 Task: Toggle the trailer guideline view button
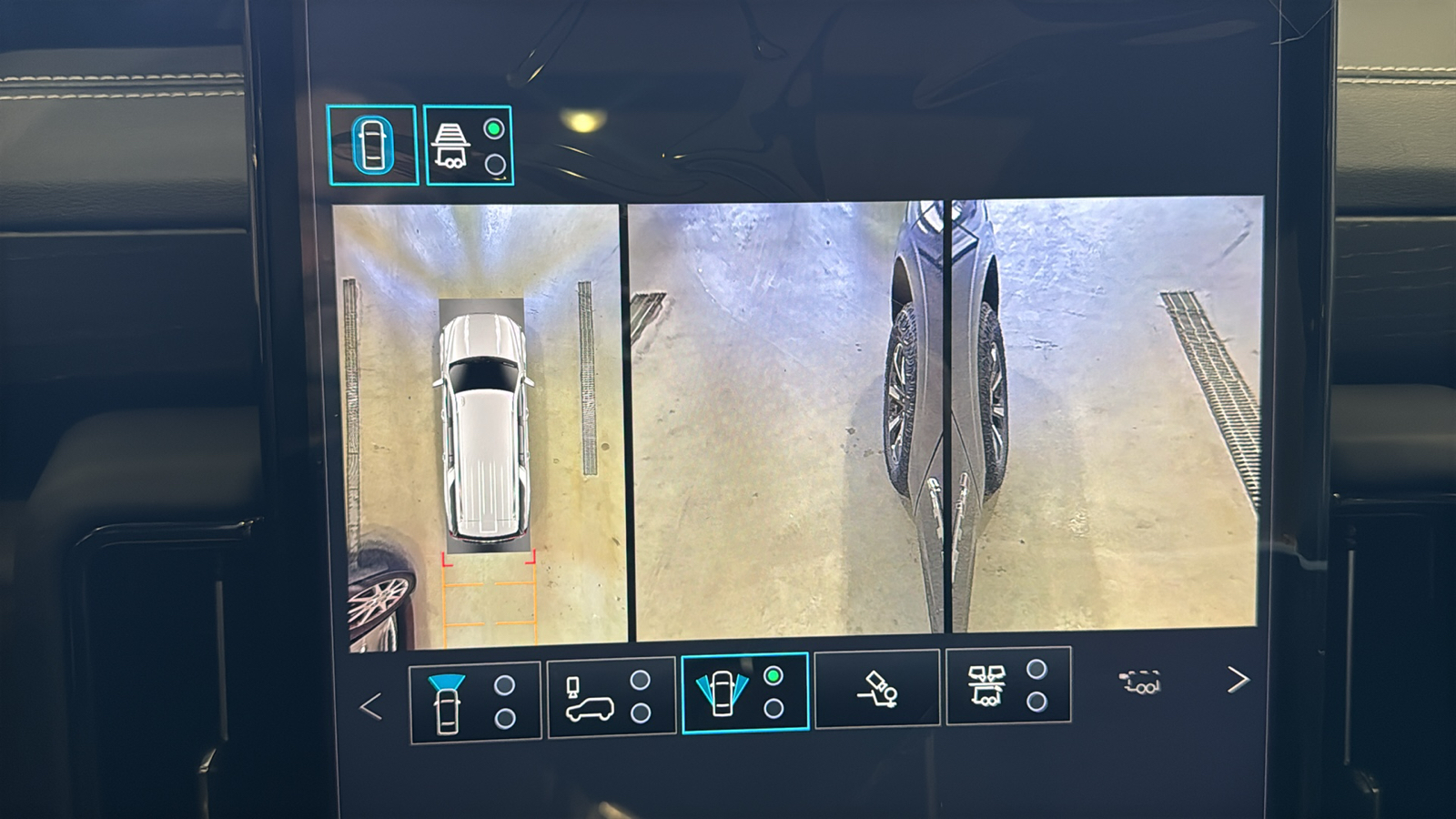point(469,146)
